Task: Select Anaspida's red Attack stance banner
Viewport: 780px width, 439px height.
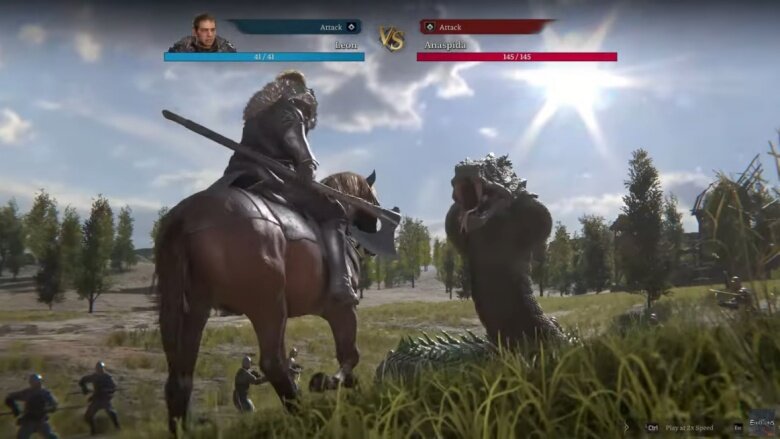Action: pos(484,27)
